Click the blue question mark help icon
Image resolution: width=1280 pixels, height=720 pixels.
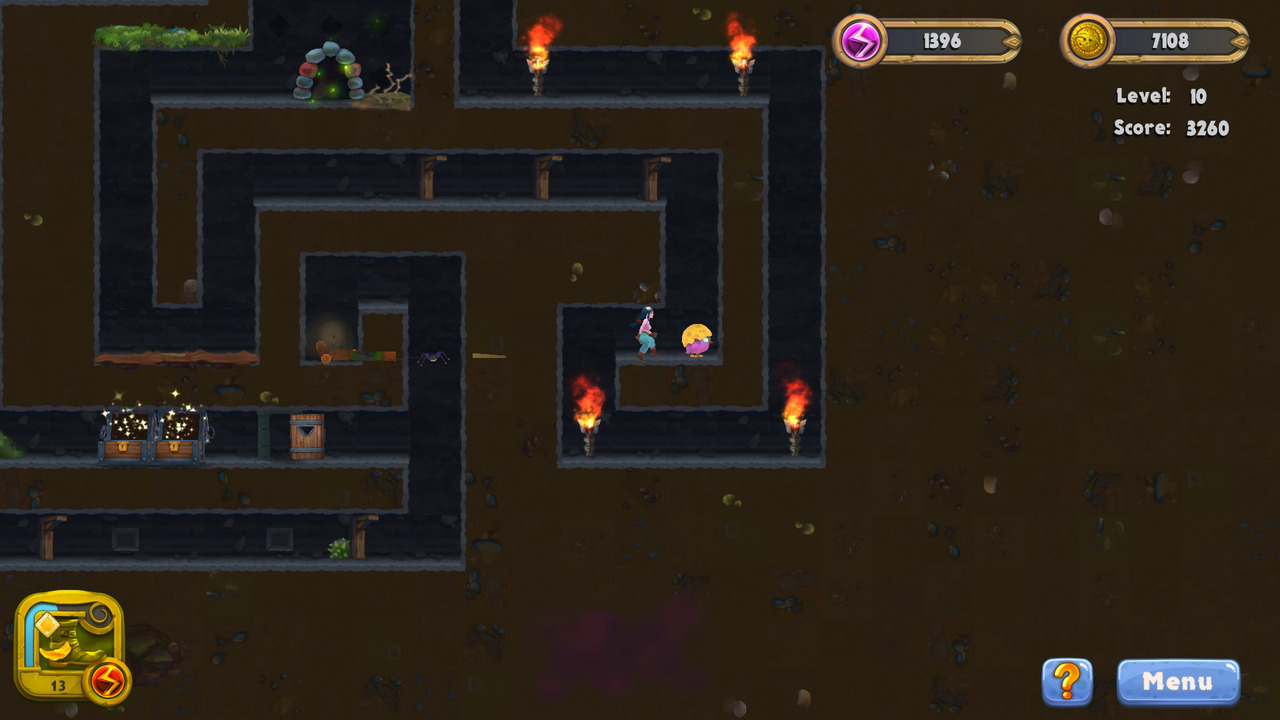(x=1066, y=682)
